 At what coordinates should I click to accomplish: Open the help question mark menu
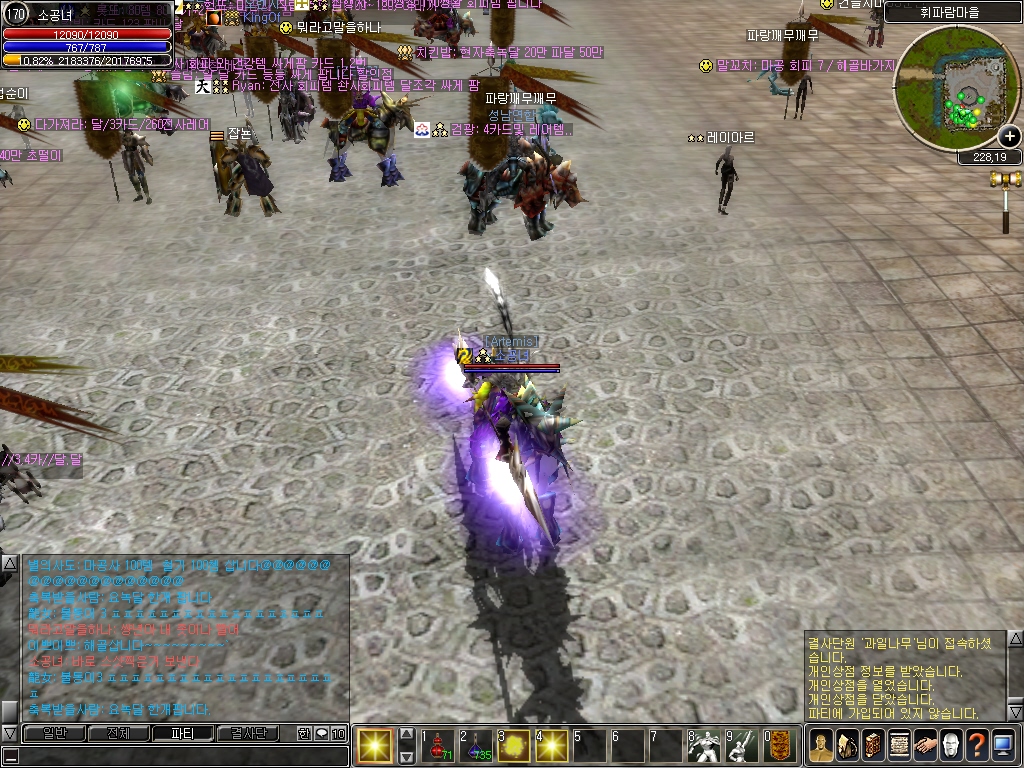[x=977, y=745]
